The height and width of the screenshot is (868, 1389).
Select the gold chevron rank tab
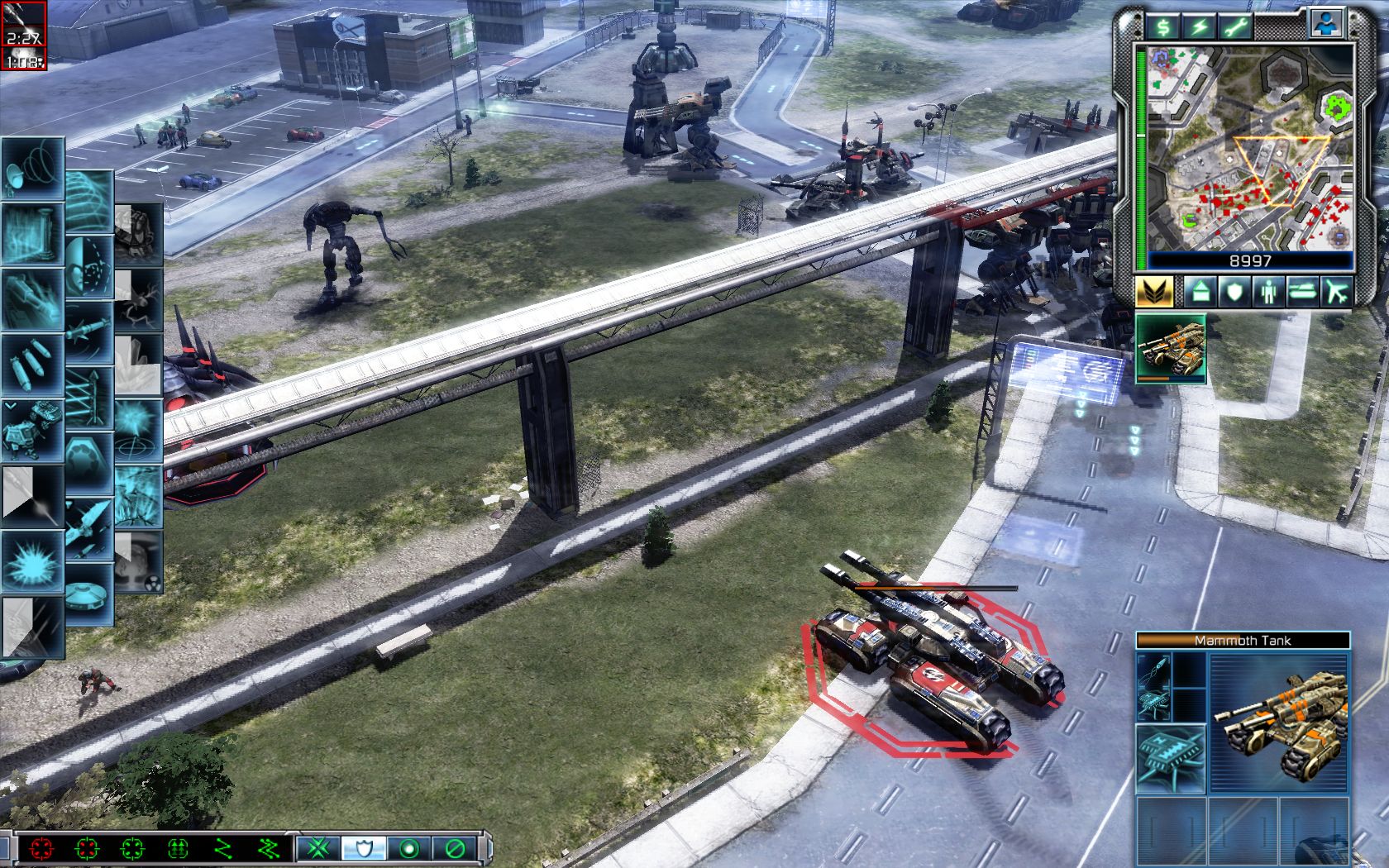1155,291
